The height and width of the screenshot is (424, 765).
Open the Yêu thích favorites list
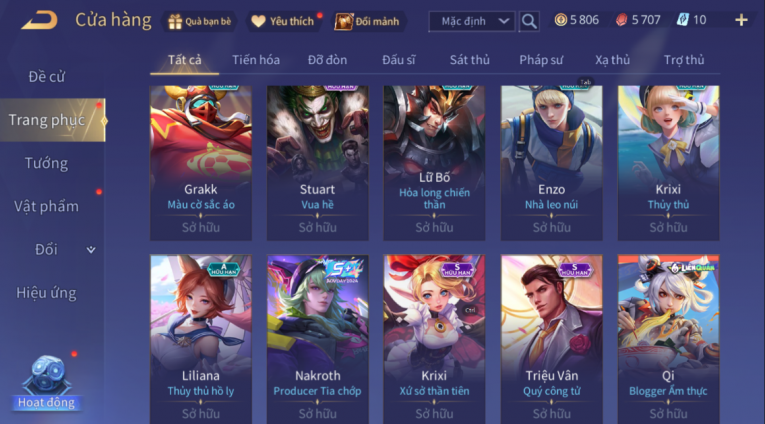click(x=283, y=21)
